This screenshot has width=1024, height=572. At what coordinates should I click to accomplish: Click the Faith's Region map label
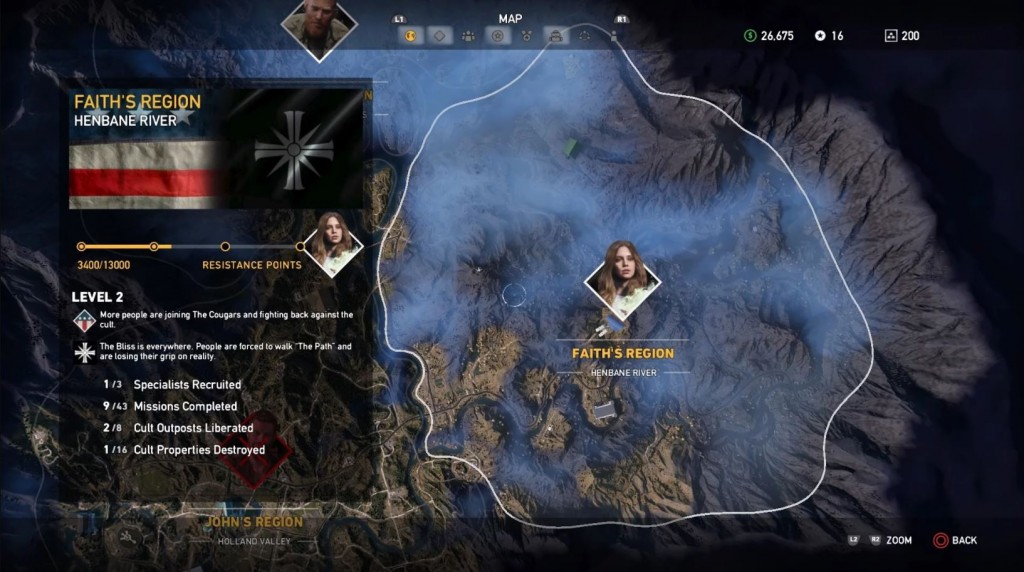tap(622, 353)
